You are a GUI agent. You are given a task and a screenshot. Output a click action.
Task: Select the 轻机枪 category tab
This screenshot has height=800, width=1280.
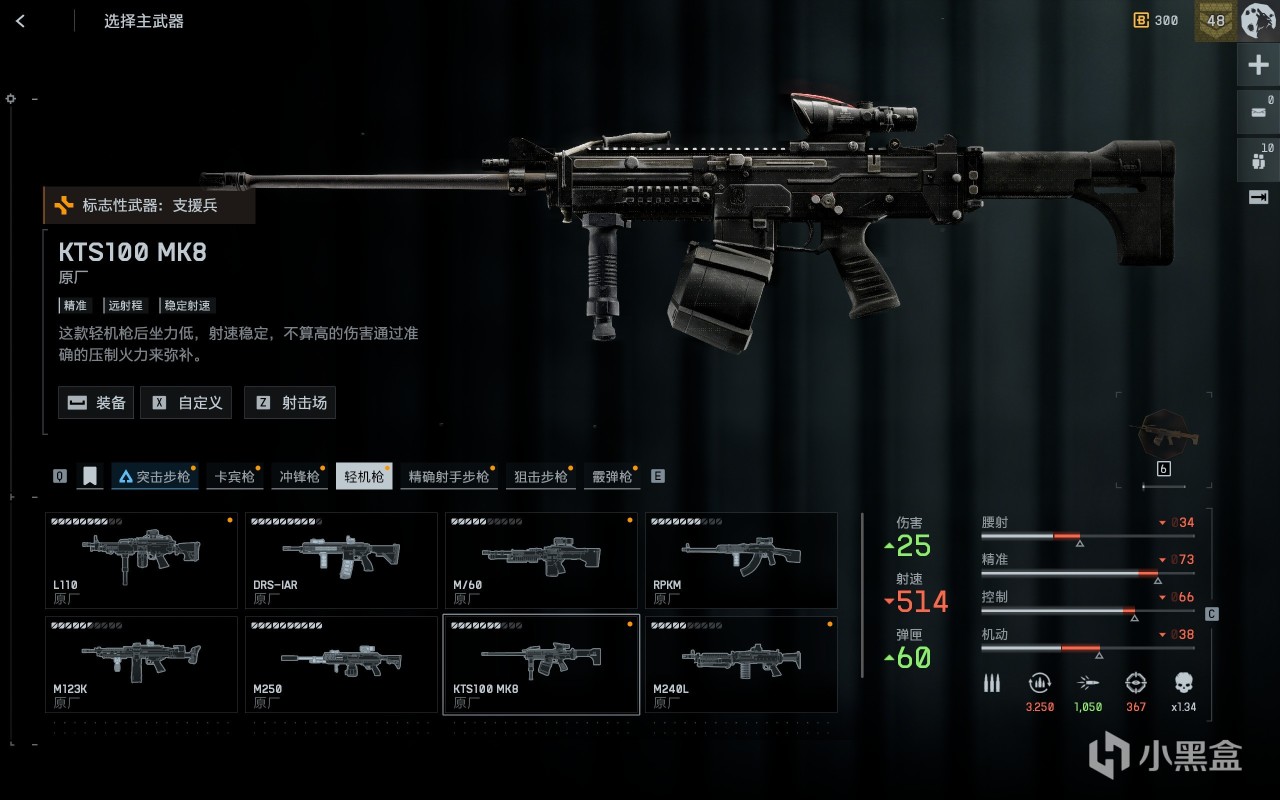pos(364,477)
